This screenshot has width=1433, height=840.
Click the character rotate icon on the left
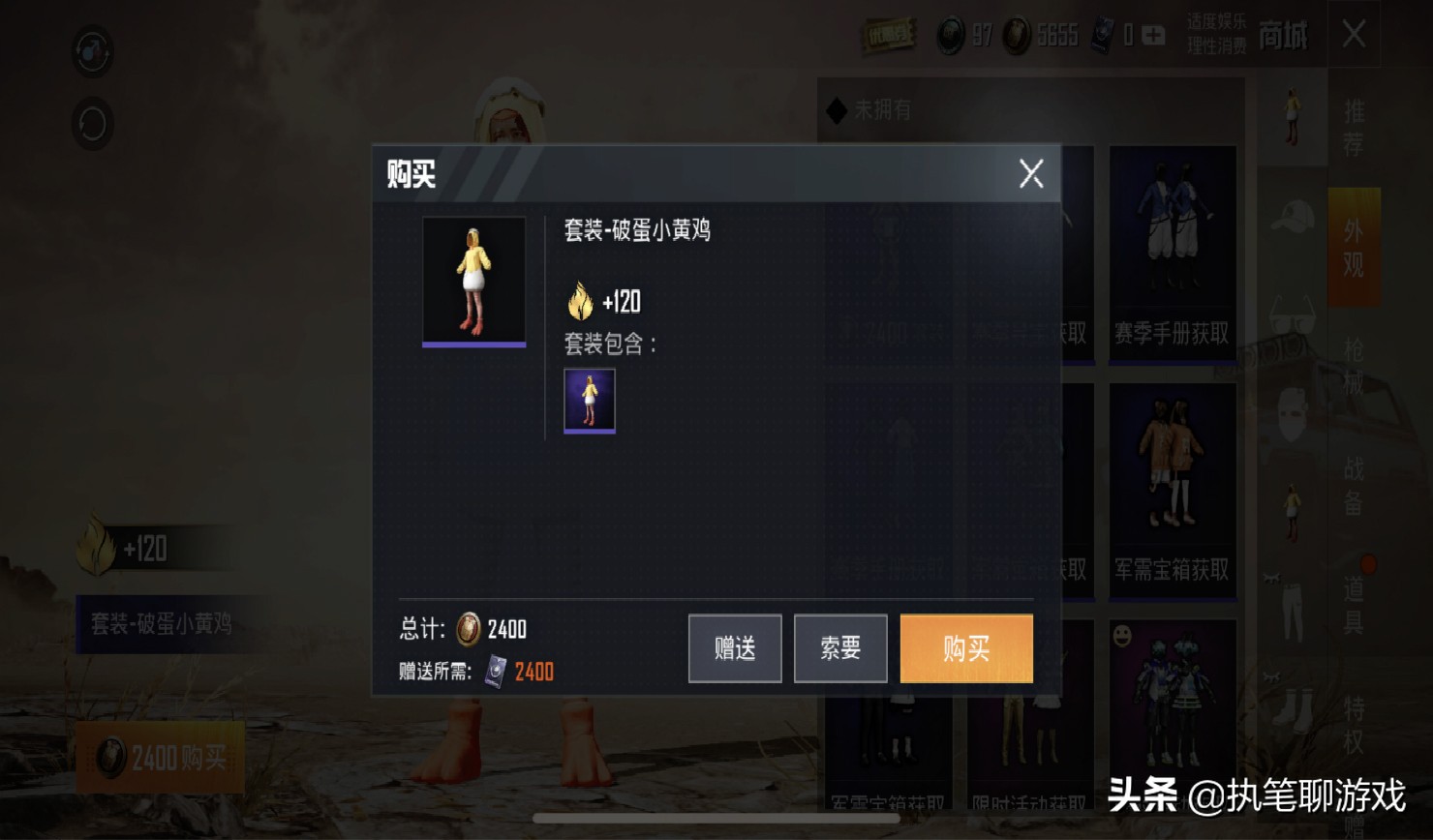[x=92, y=126]
